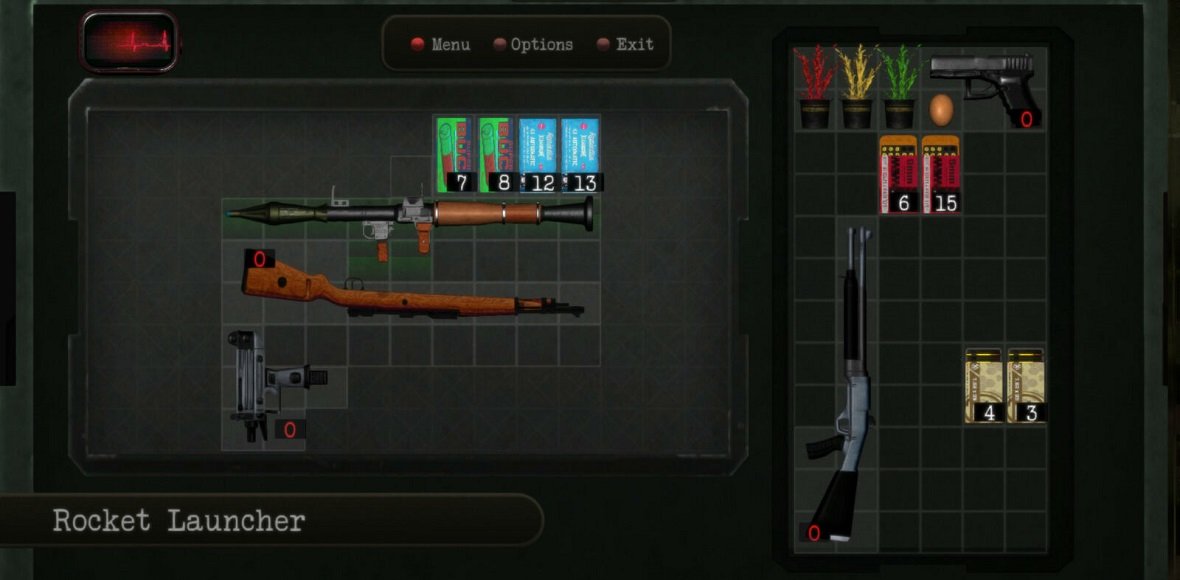Viewport: 1180px width, 580px height.
Task: Choose the blue ammo box showing 12
Action: [538, 154]
